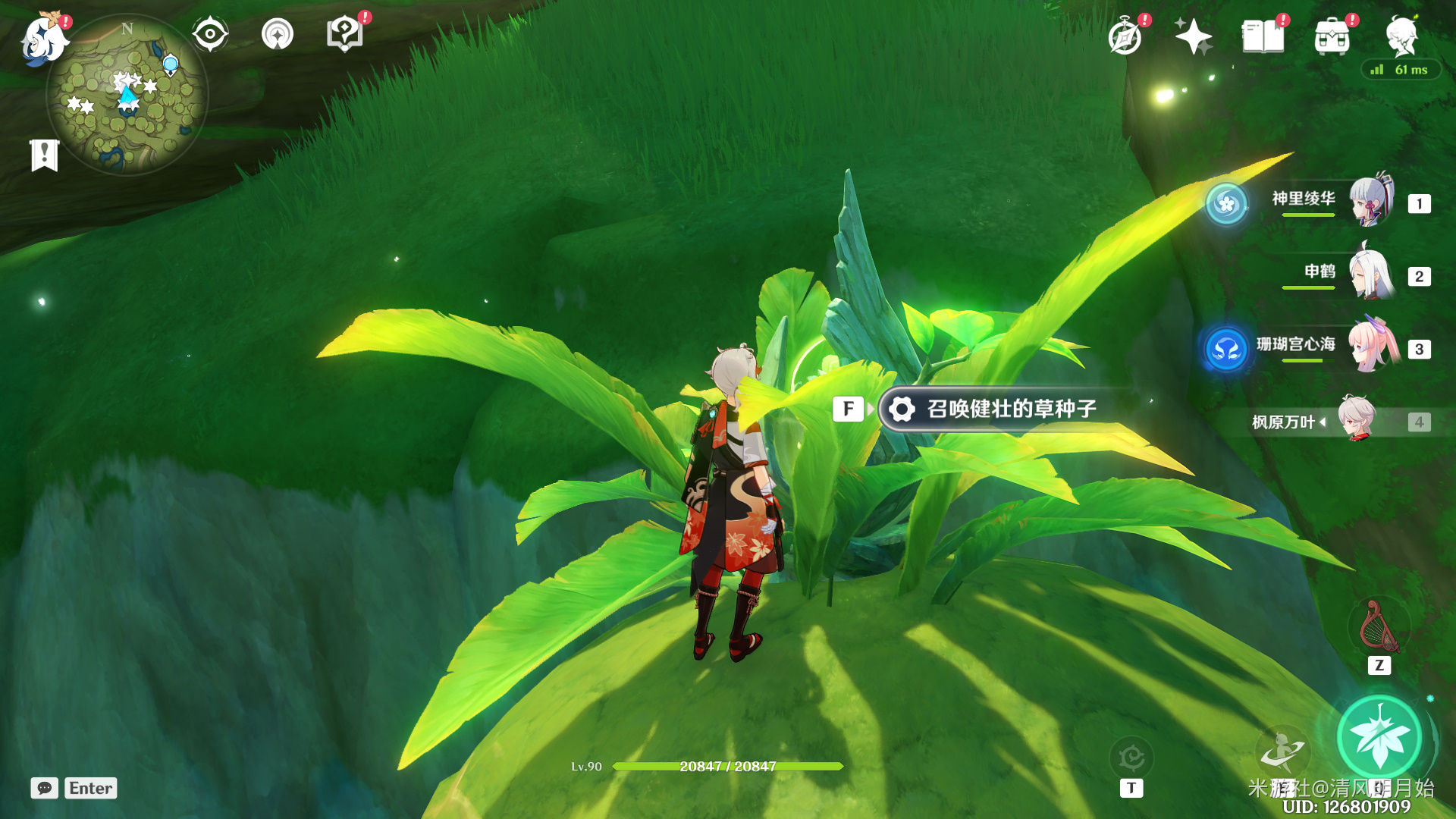Interact with 召唤健壮的草种子 prompt
The image size is (1456, 819).
pyautogui.click(x=993, y=409)
